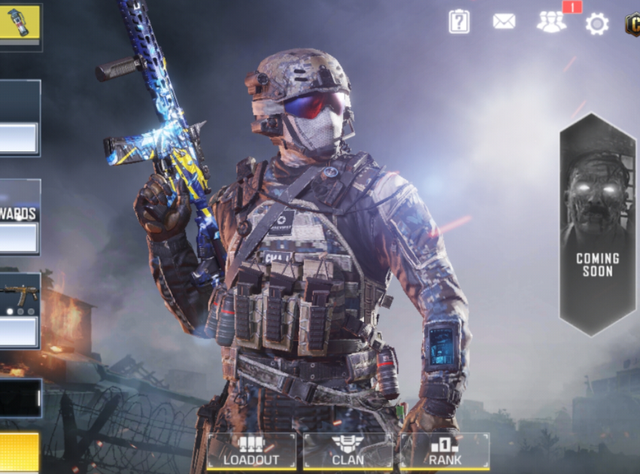
Task: Select the Coming Soon character panel
Action: pyautogui.click(x=597, y=223)
